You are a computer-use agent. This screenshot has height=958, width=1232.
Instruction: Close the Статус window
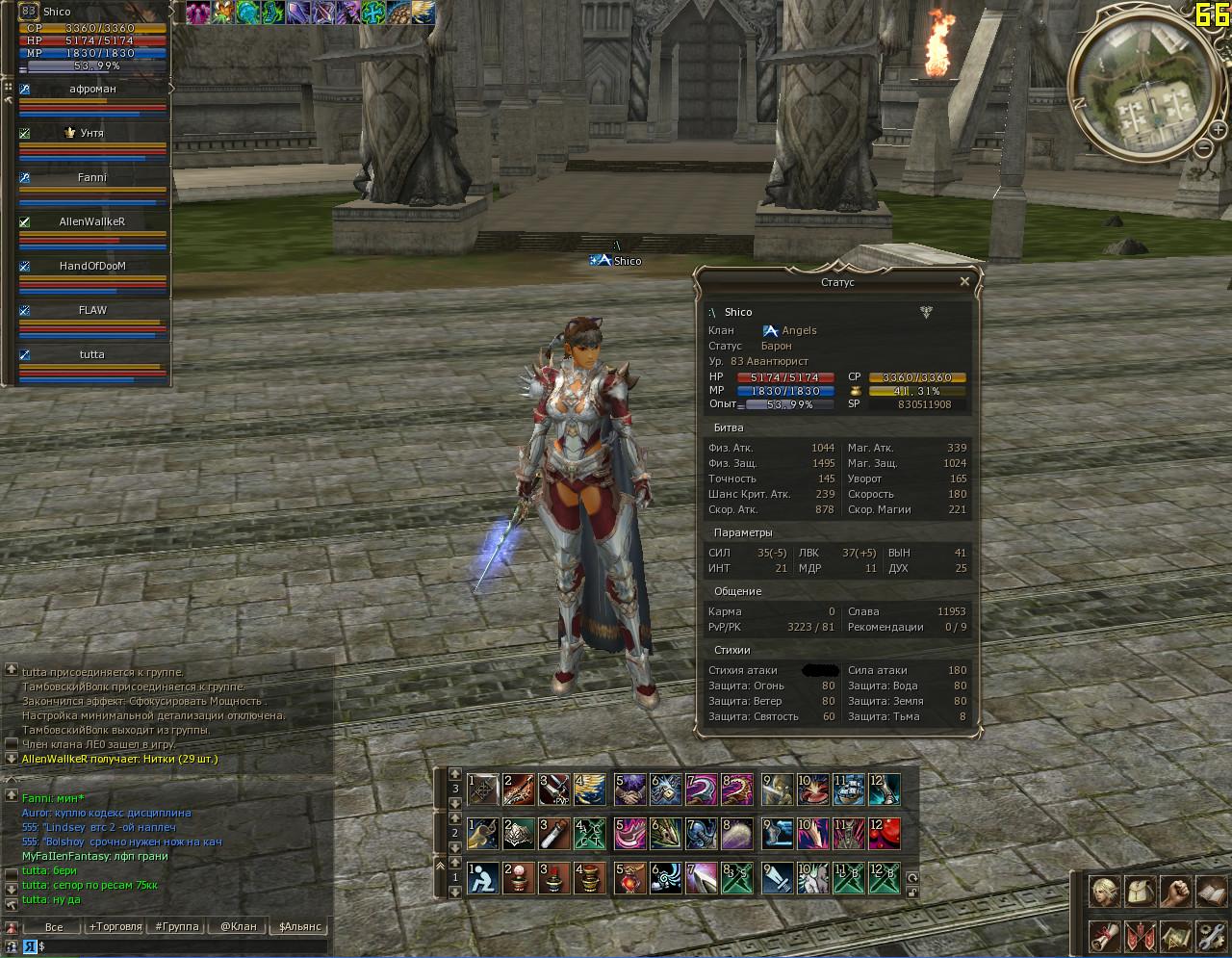(964, 282)
